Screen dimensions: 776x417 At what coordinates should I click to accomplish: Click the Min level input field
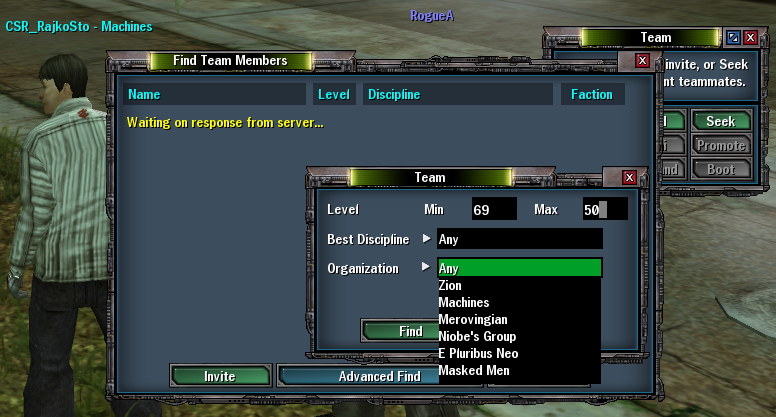(494, 210)
